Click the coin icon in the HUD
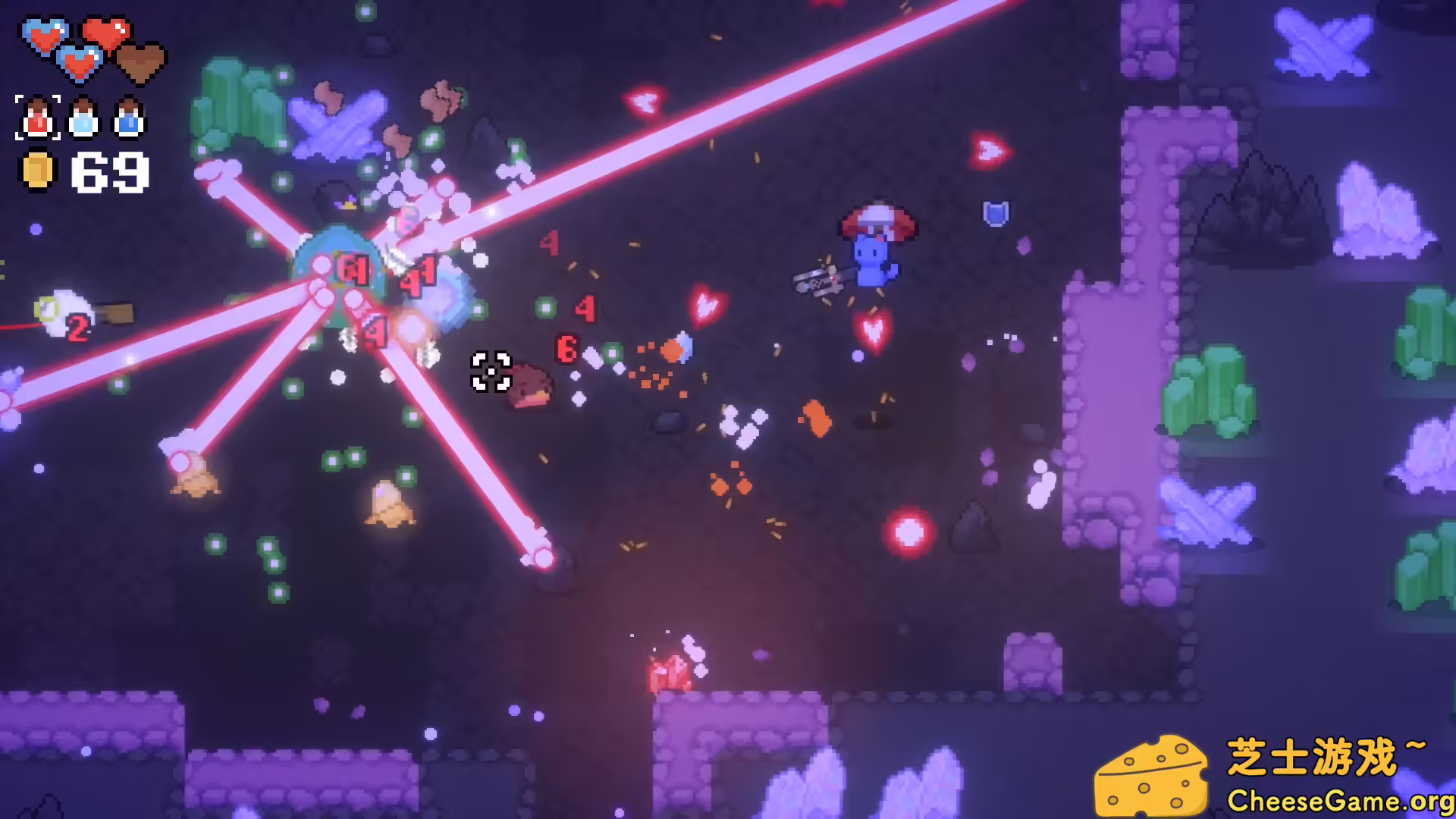The height and width of the screenshot is (819, 1456). (36, 171)
